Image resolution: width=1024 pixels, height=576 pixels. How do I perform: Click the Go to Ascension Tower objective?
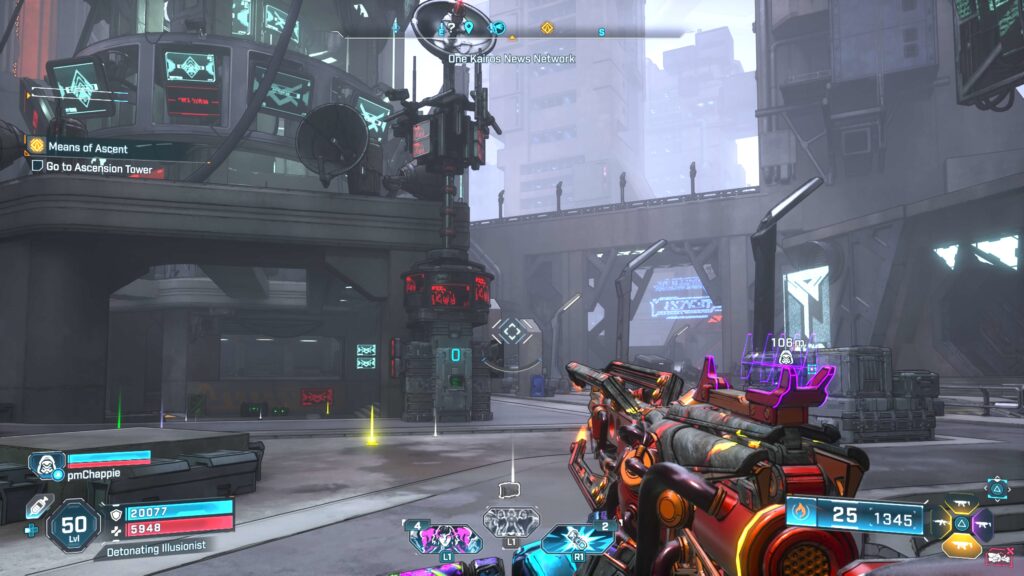click(x=98, y=168)
